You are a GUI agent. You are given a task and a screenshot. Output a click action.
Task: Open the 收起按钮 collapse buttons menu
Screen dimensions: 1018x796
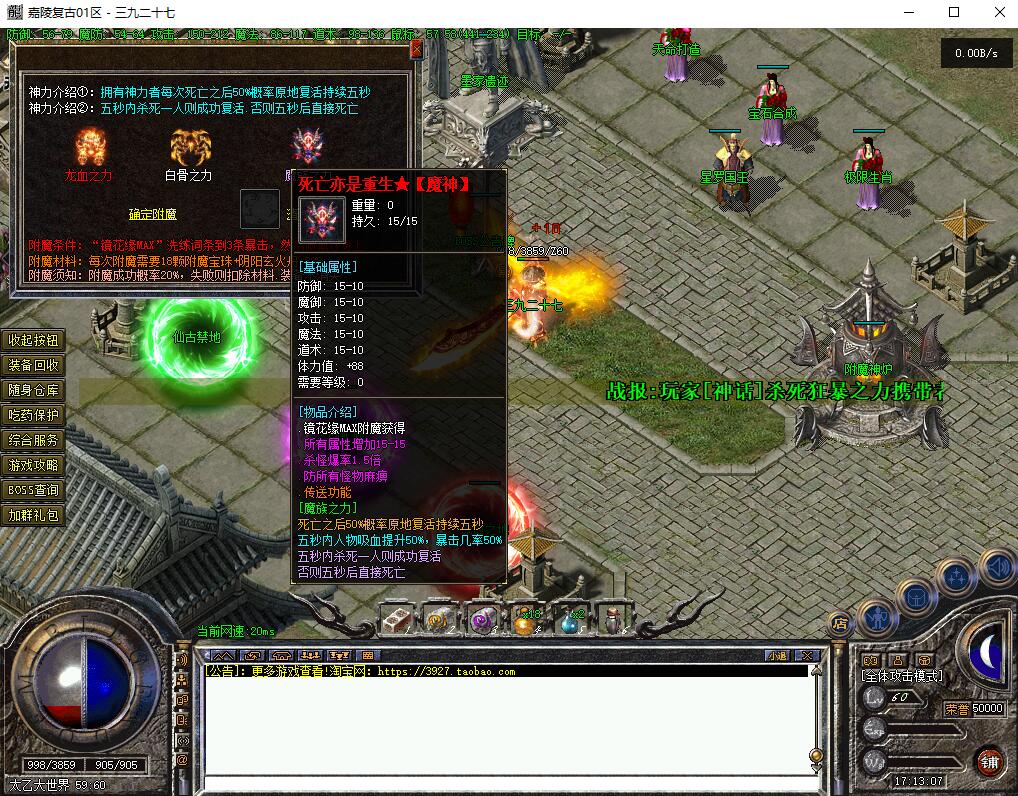(x=34, y=341)
